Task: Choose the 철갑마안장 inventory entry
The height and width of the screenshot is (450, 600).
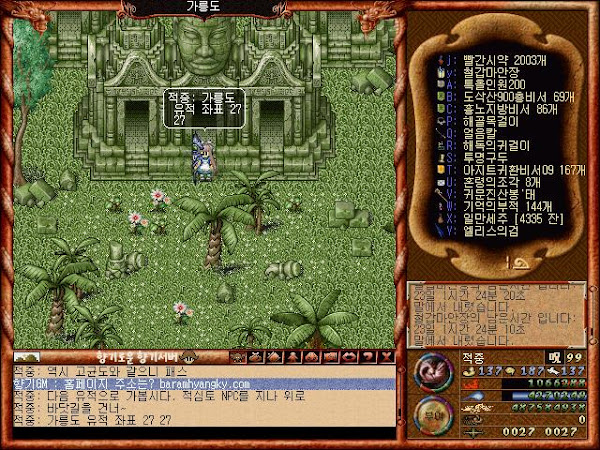Action: pyautogui.click(x=481, y=73)
